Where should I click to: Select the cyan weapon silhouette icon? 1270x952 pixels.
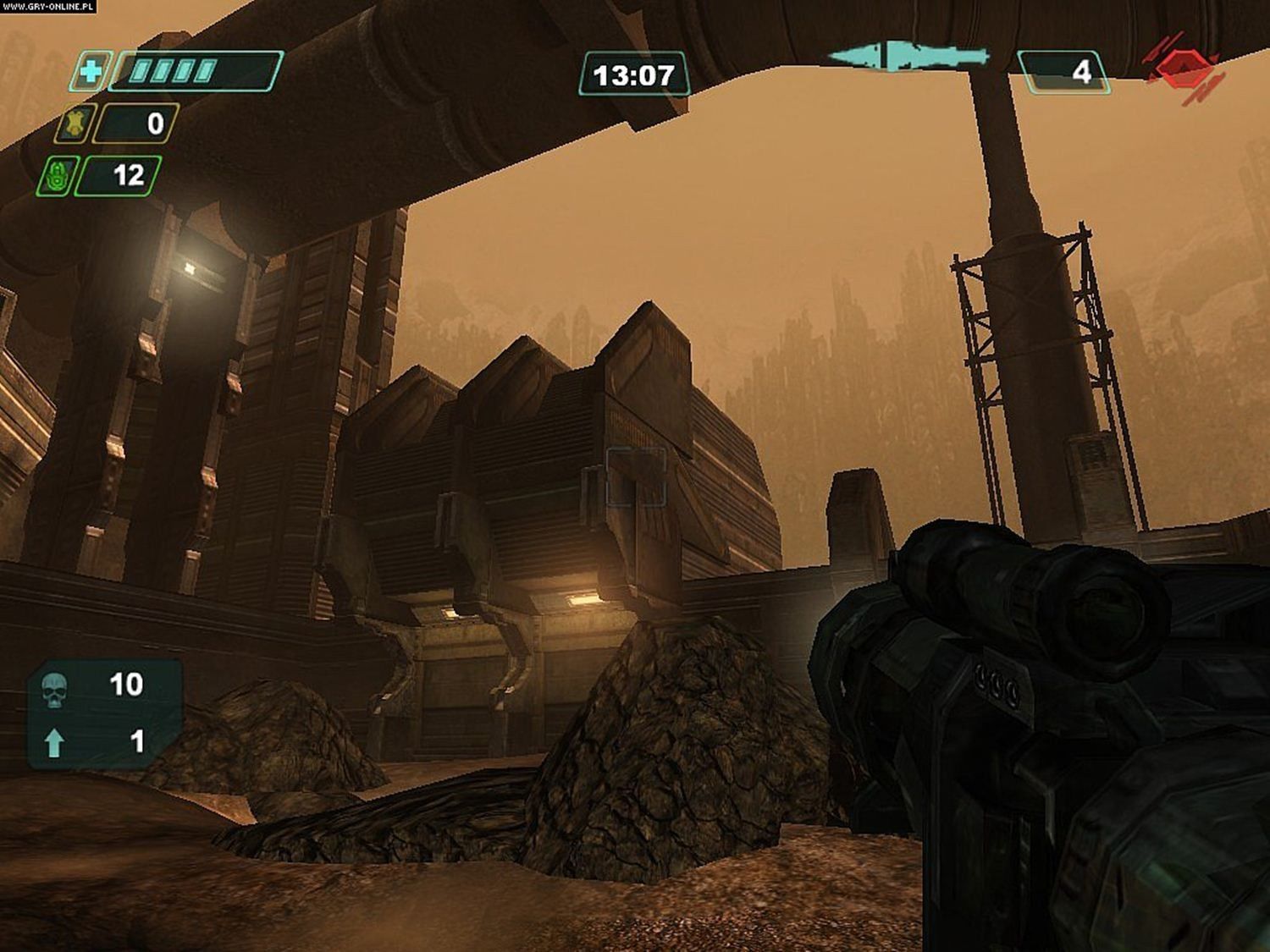907,57
